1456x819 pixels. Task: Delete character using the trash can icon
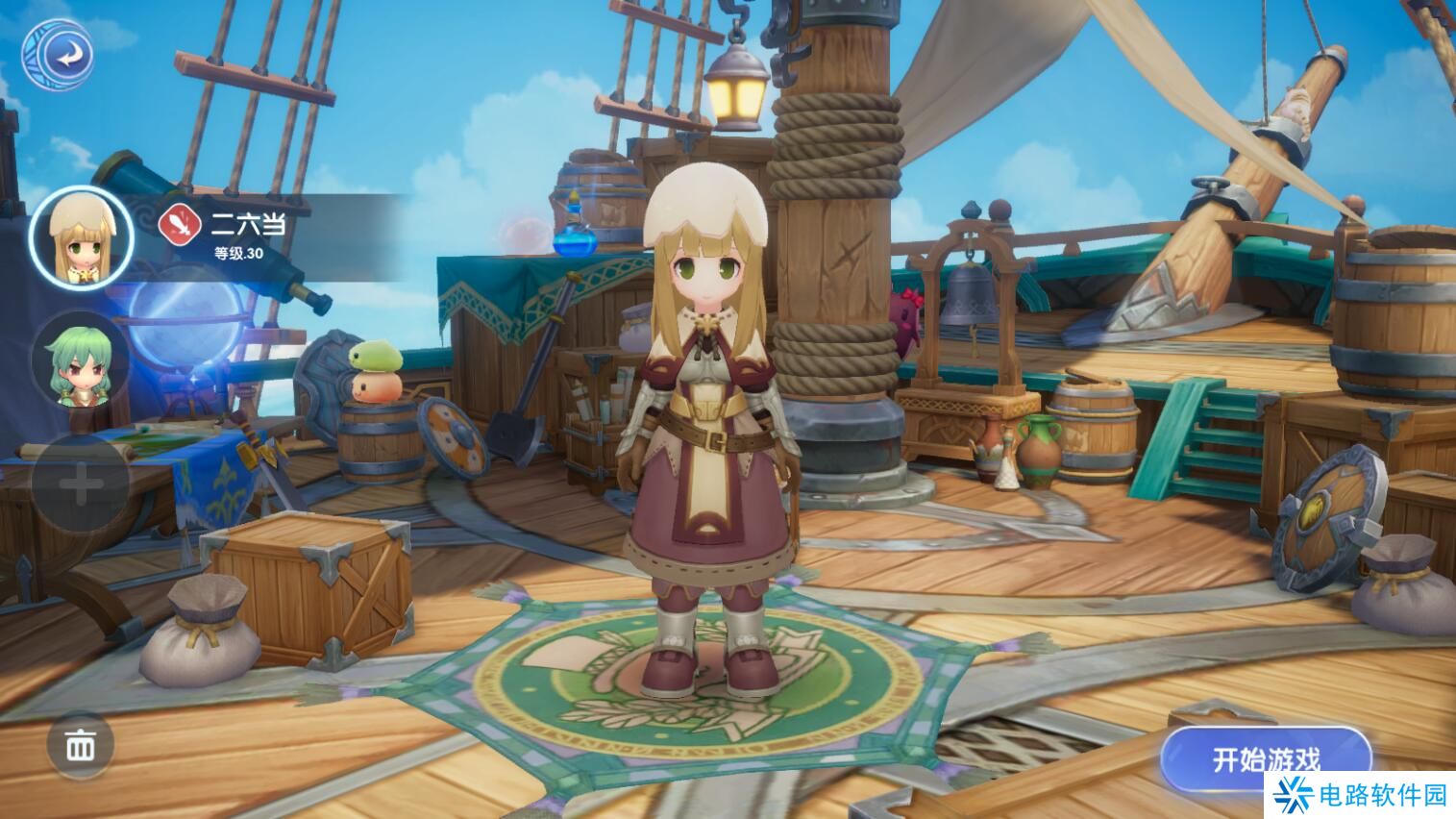pyautogui.click(x=81, y=745)
